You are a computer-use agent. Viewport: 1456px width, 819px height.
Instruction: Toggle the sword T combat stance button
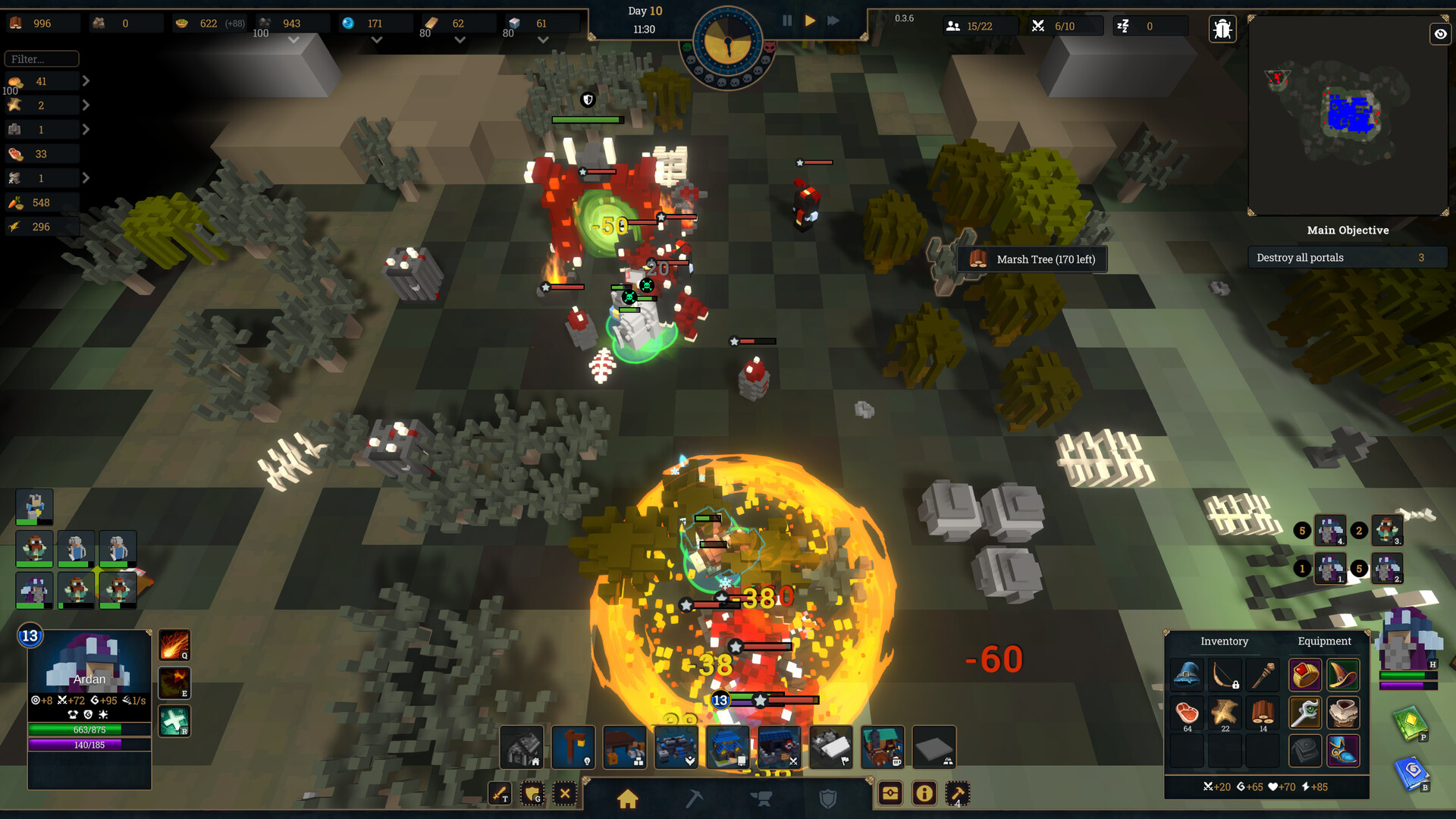coord(500,794)
